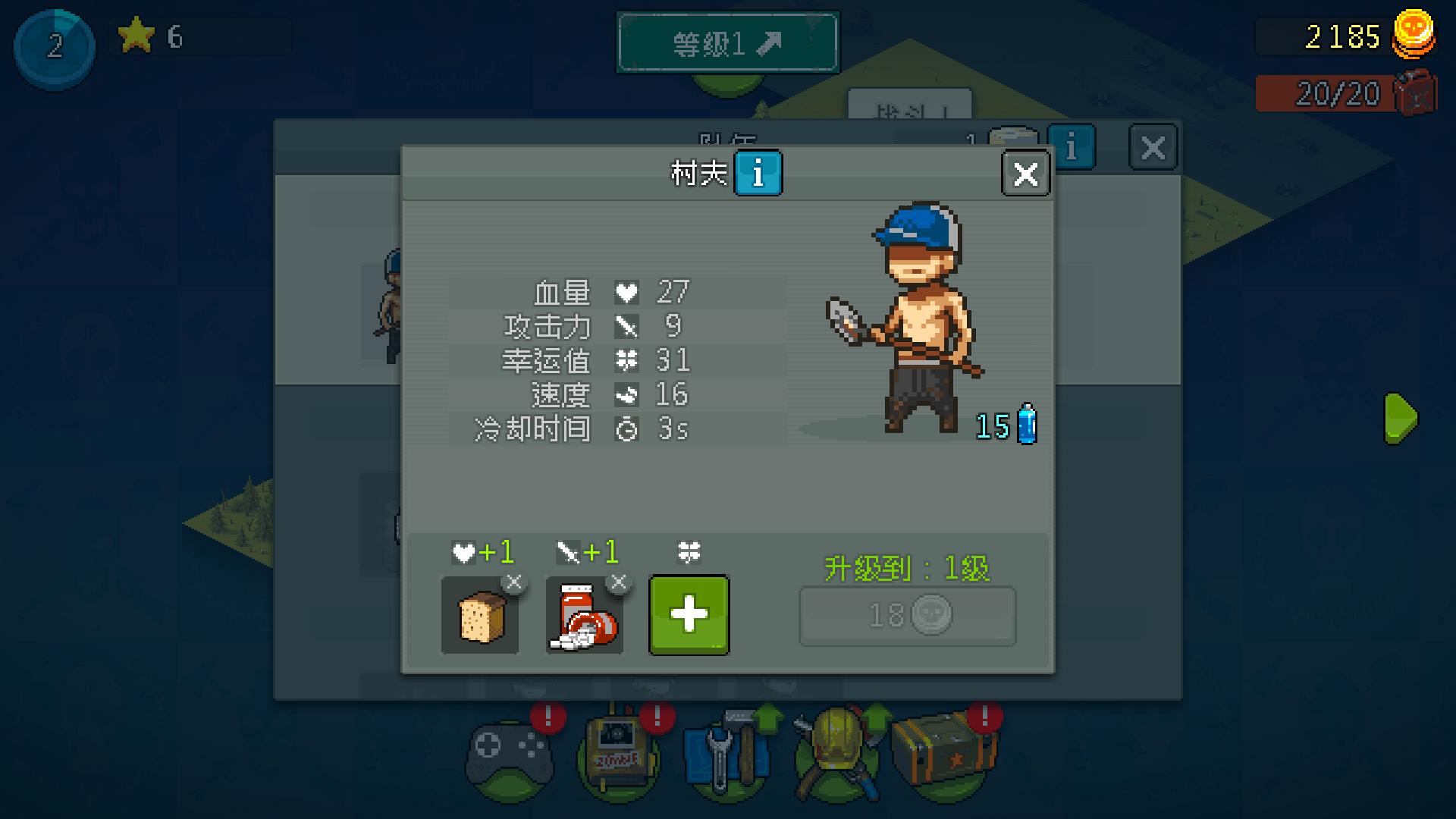Remove the bread item with its X toggle
Screen dimensions: 1456x819
pos(514,581)
